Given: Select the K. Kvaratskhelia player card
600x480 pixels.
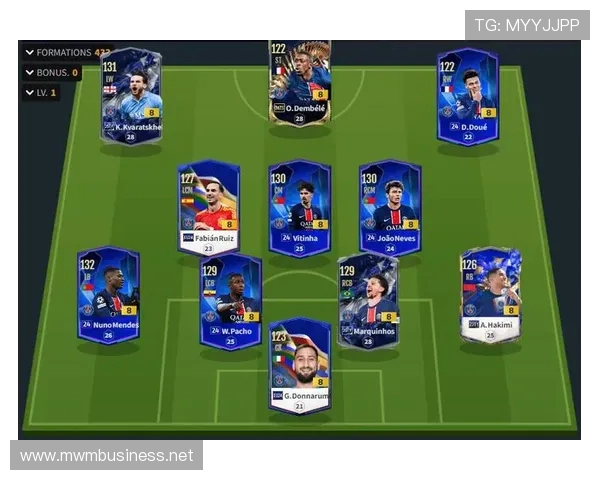Looking at the screenshot, I should point(130,97).
